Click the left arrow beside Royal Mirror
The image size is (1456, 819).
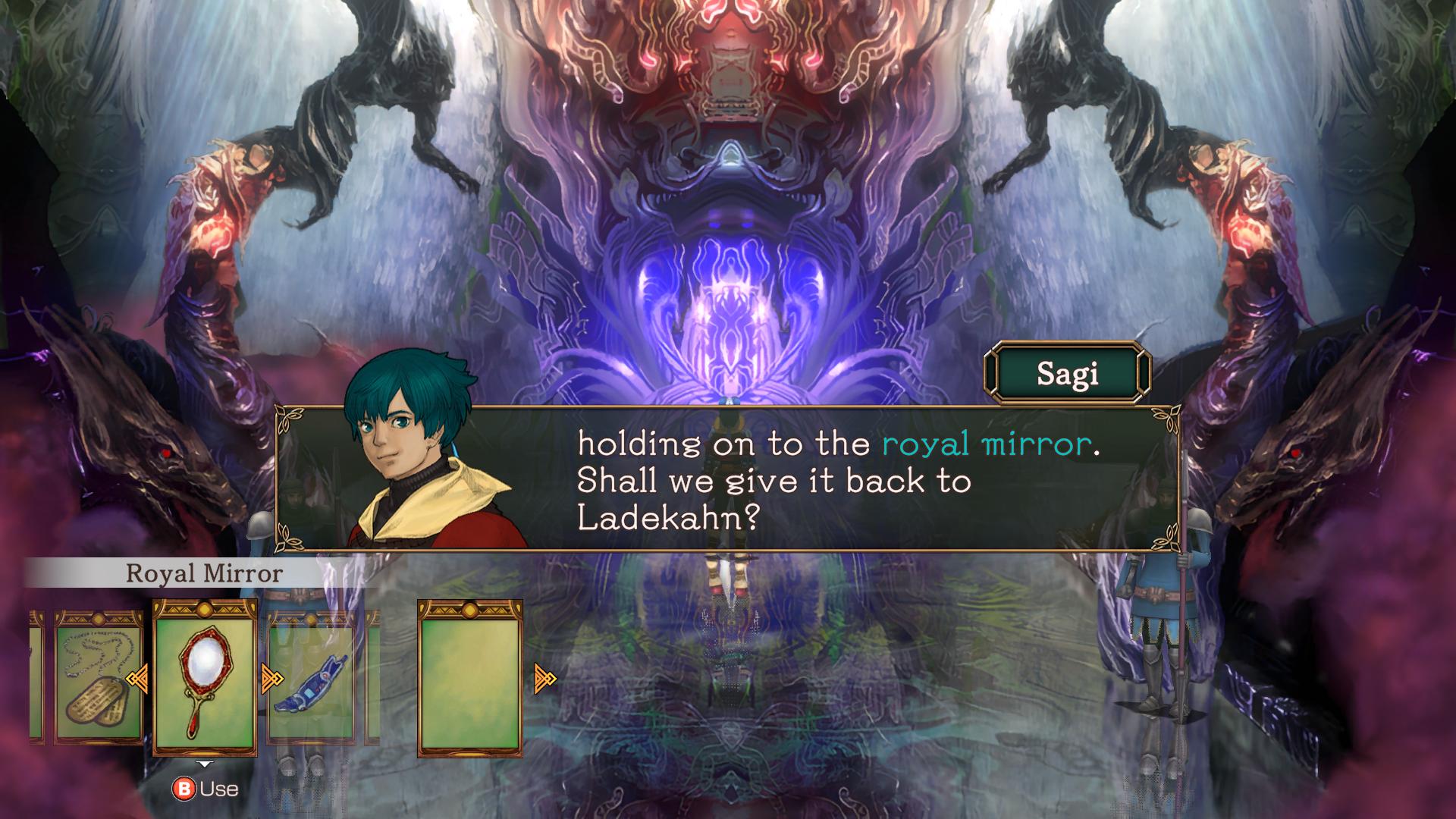pyautogui.click(x=137, y=679)
